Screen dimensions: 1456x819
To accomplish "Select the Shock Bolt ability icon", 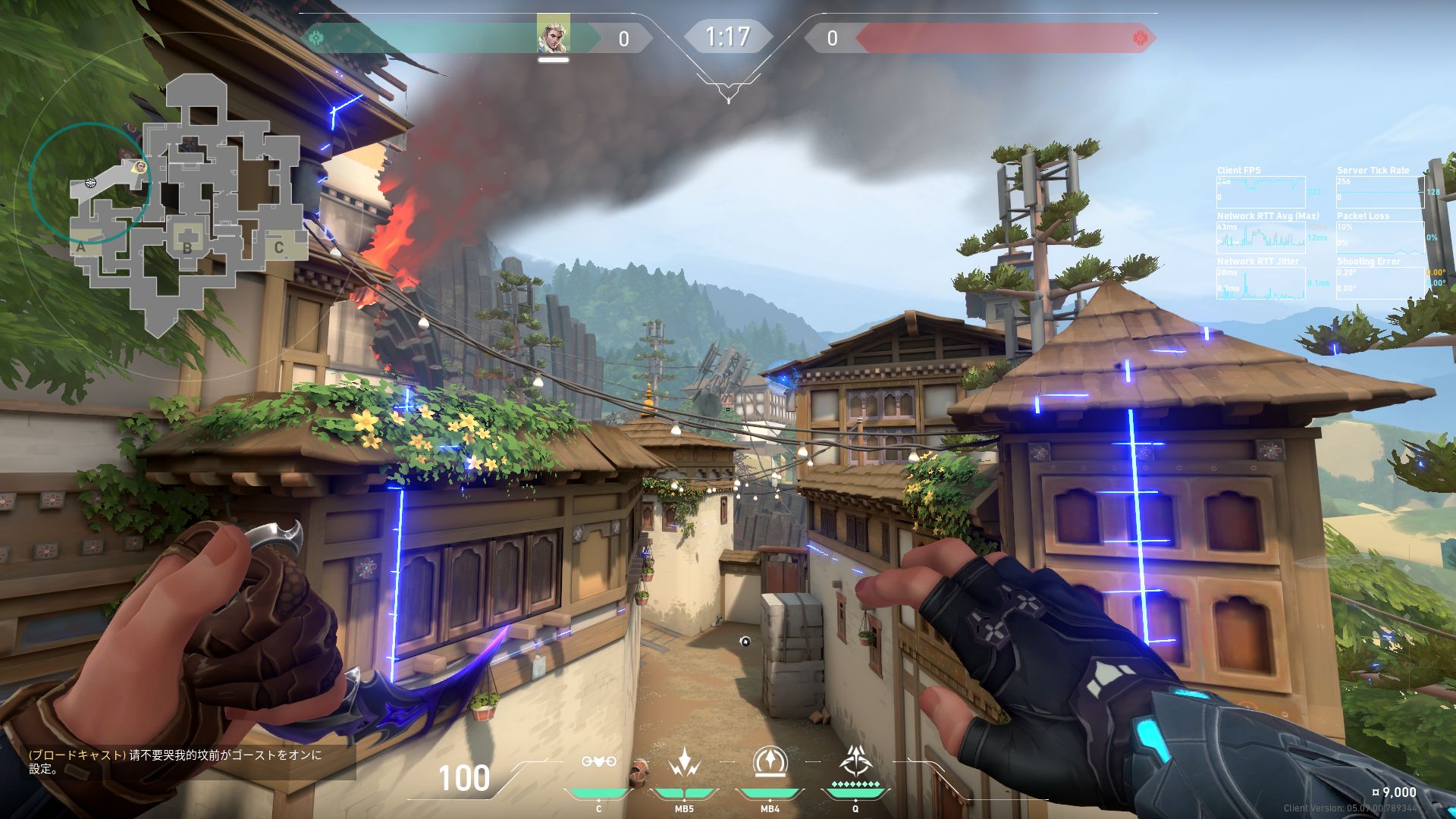I will click(684, 761).
